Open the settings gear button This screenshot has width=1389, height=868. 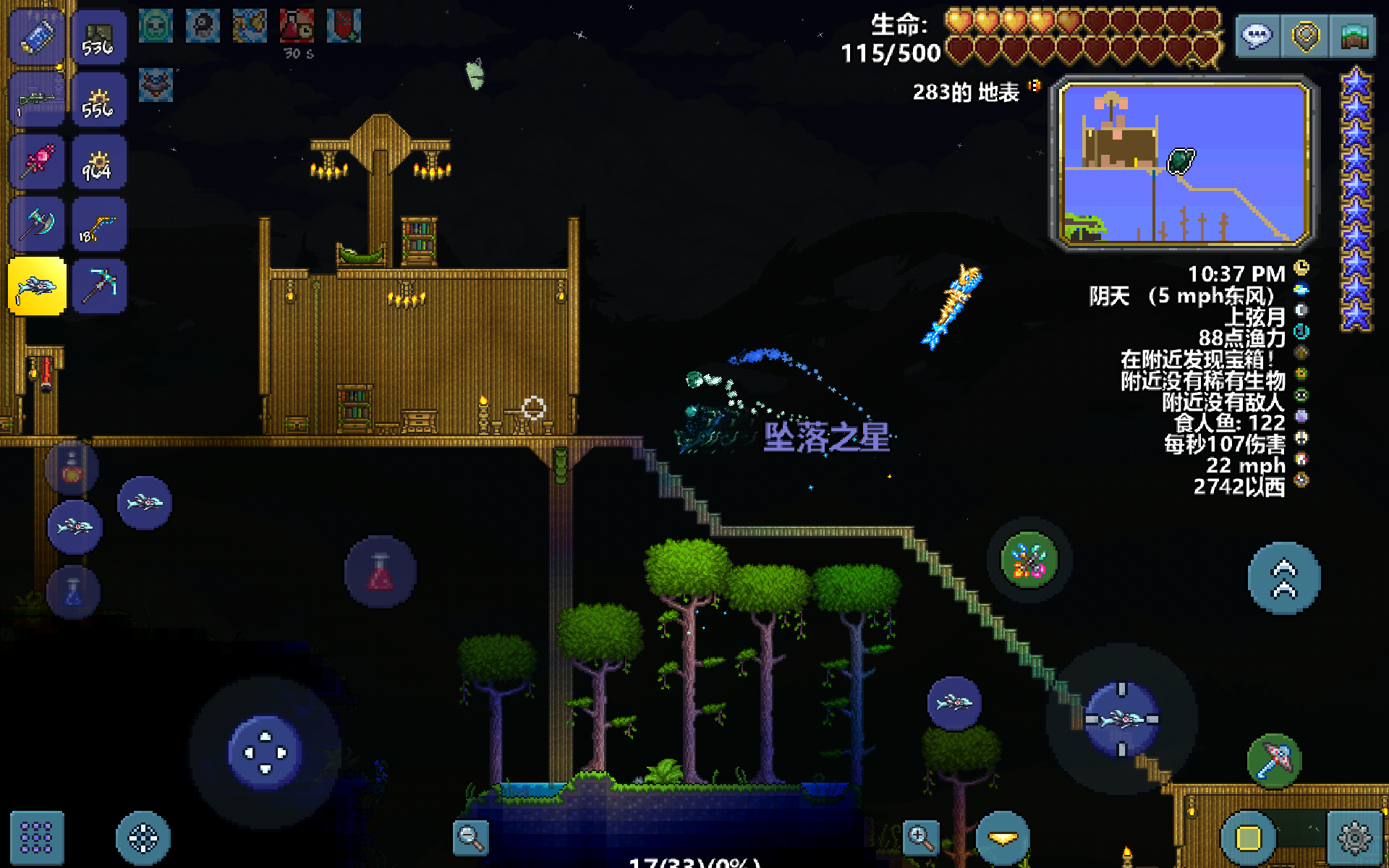(1354, 838)
